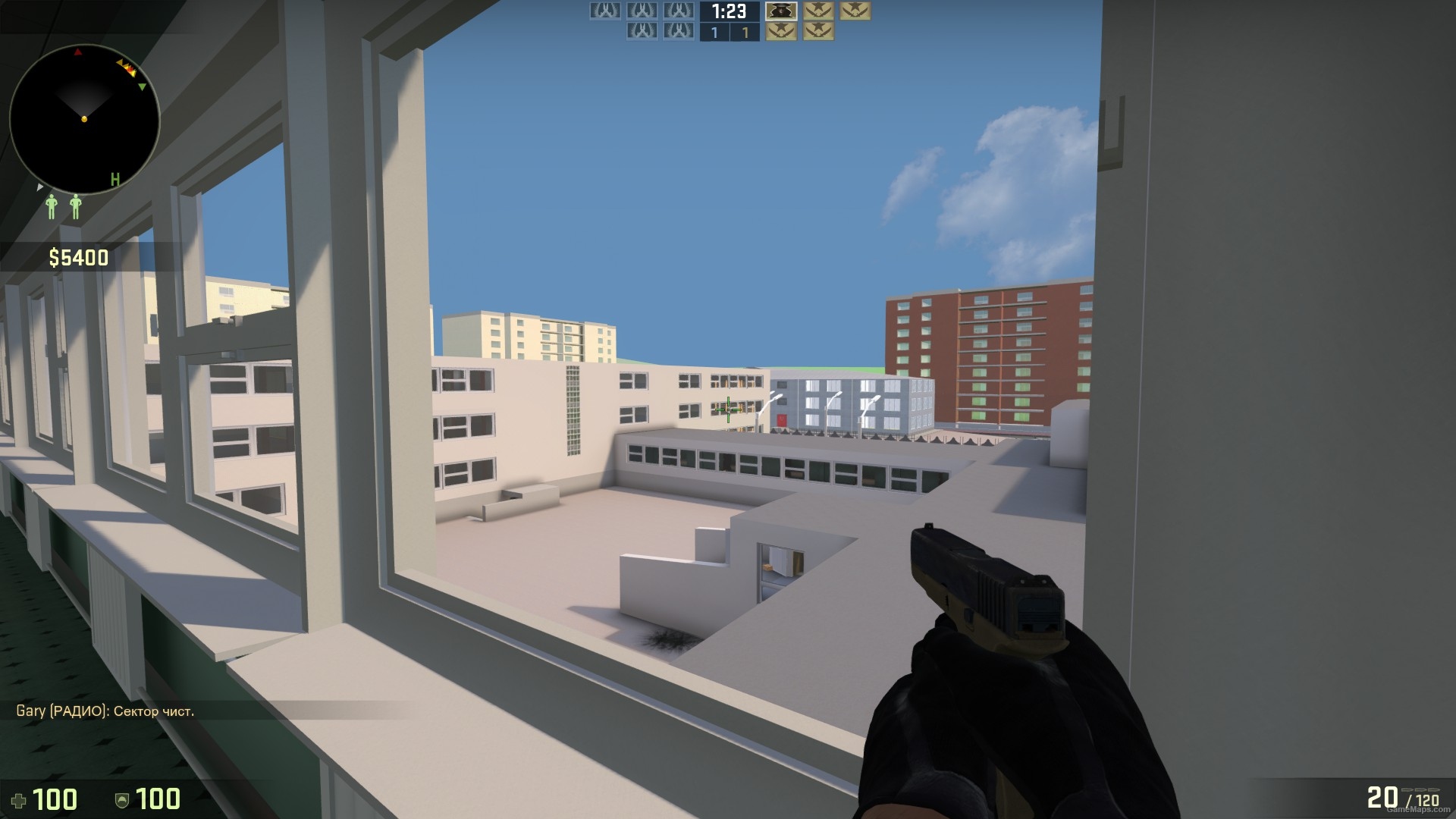
Task: Toggle the green teammate arrow on radar
Action: coord(142,86)
